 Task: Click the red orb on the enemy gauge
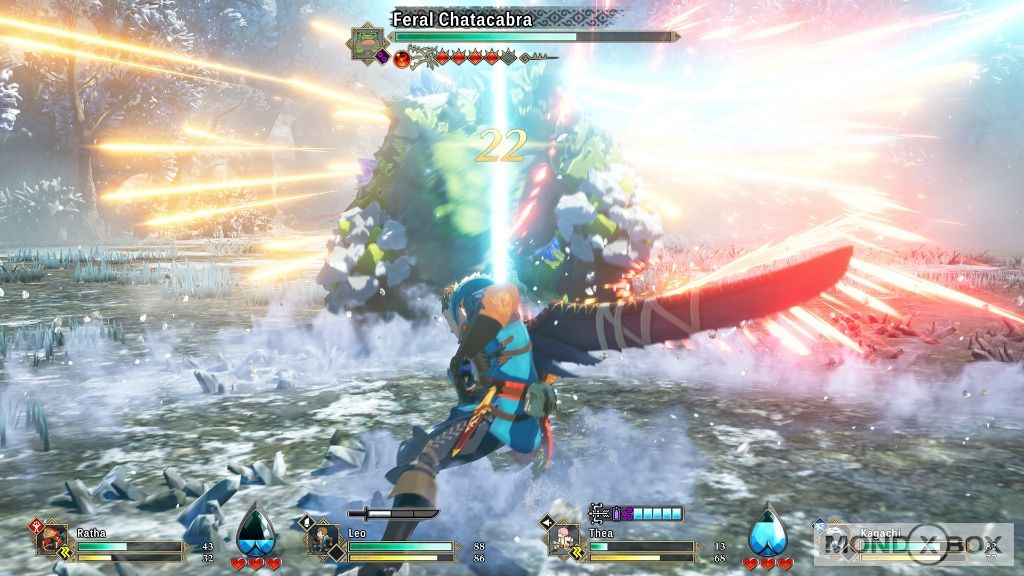tap(402, 58)
